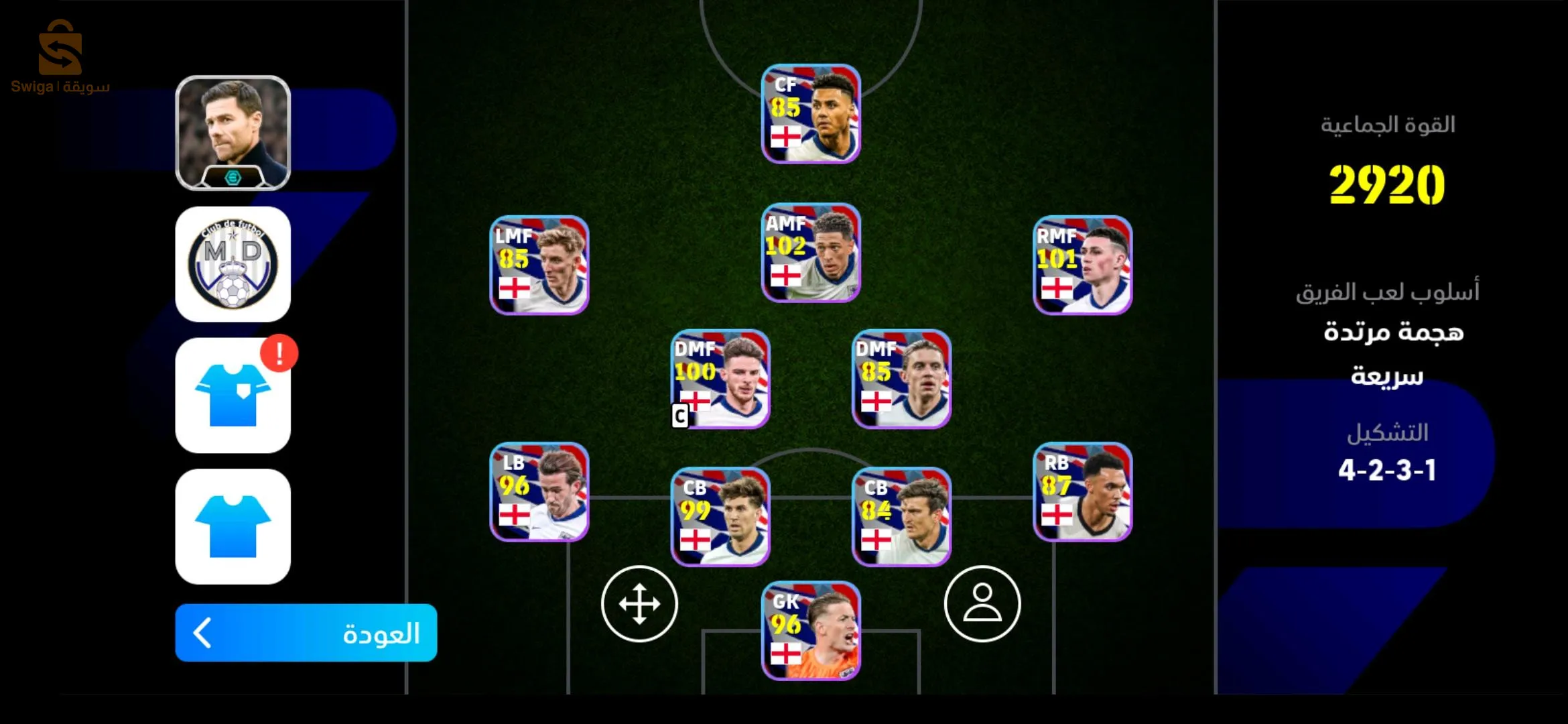The width and height of the screenshot is (1568, 724).
Task: Select the MD club emblem icon
Action: click(233, 263)
